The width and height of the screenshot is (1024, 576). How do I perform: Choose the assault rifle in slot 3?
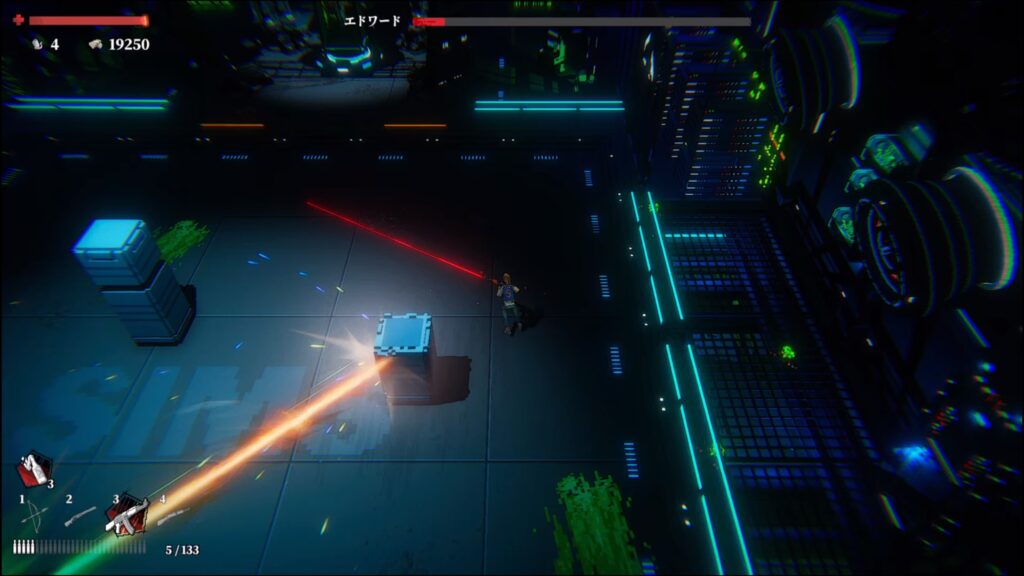click(x=127, y=516)
